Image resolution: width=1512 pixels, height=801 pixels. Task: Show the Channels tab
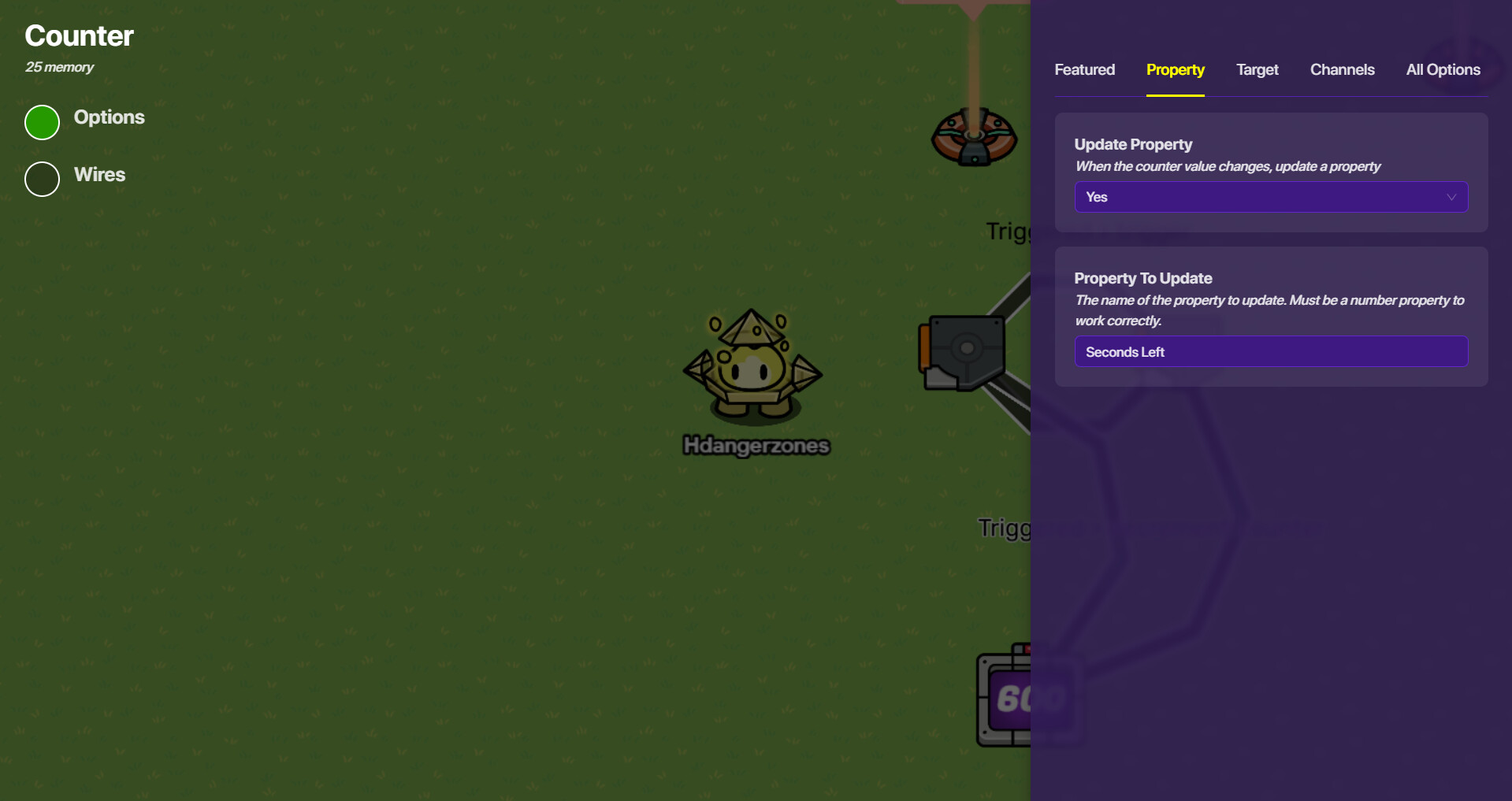(x=1342, y=70)
